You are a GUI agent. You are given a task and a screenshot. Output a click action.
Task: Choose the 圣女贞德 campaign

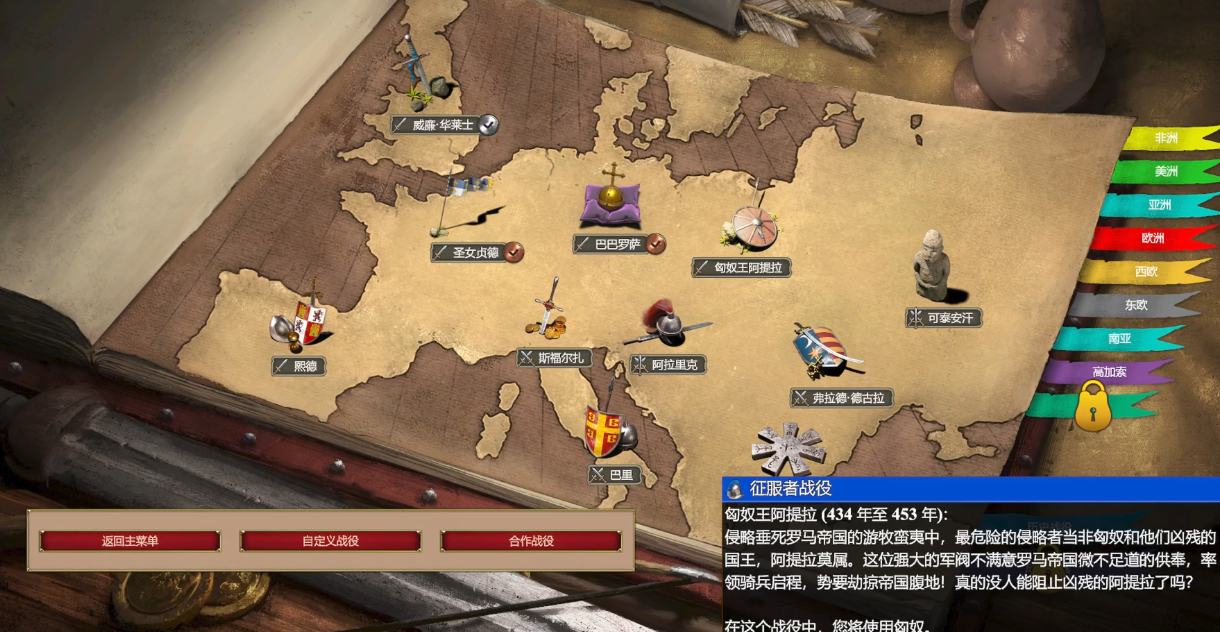point(475,252)
